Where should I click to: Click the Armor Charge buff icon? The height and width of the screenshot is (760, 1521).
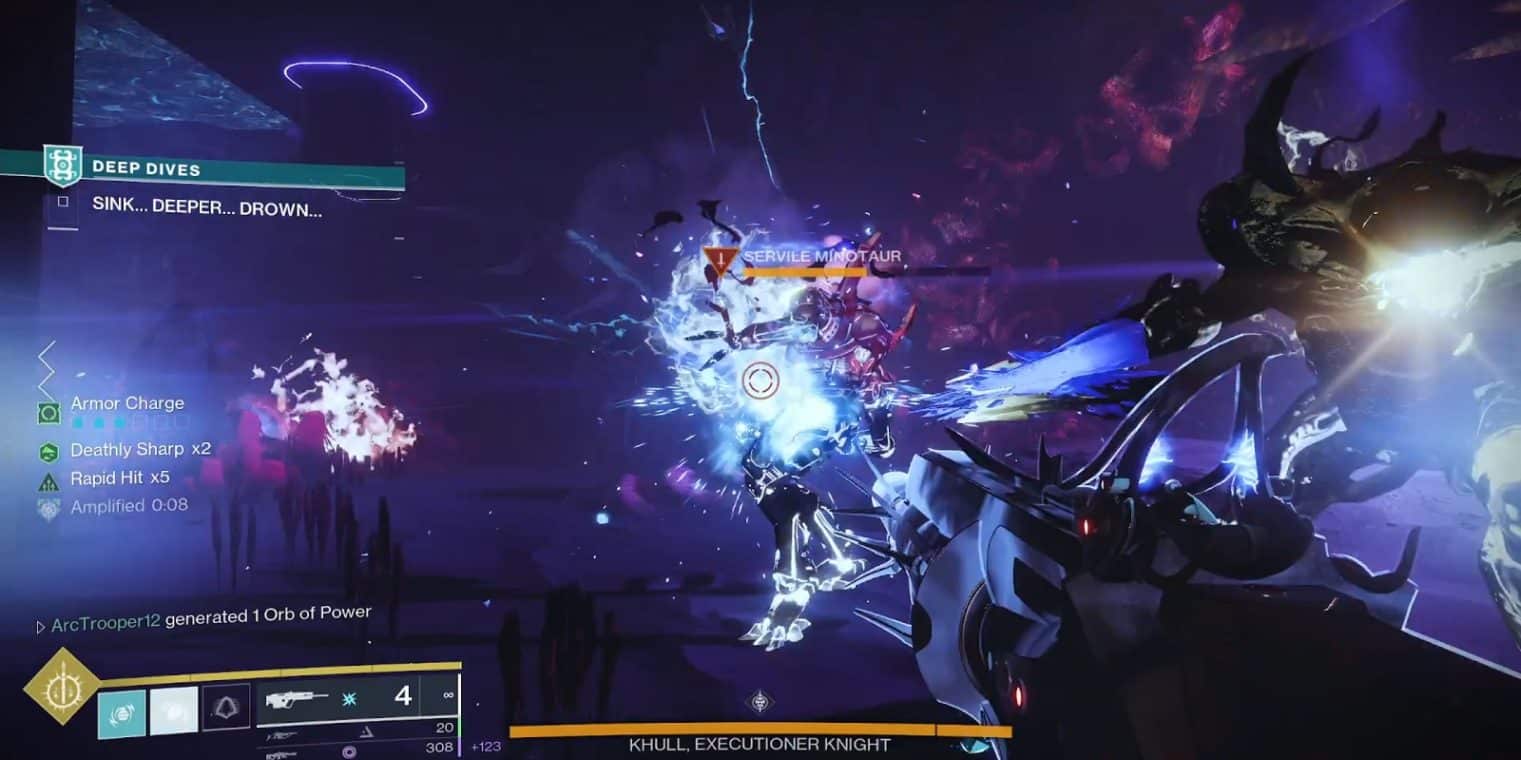(x=49, y=412)
